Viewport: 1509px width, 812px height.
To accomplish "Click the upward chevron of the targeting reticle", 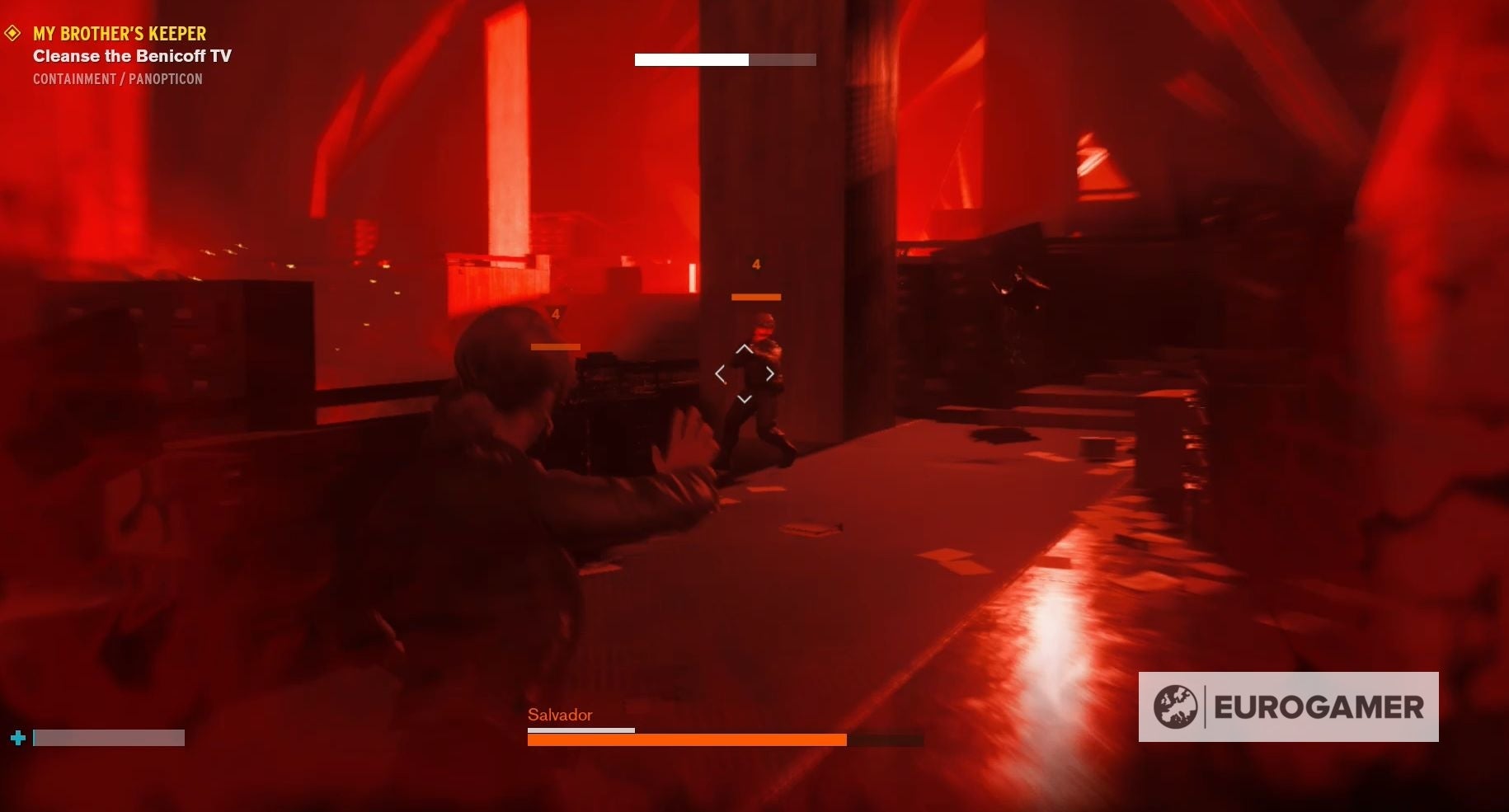I will coord(745,349).
